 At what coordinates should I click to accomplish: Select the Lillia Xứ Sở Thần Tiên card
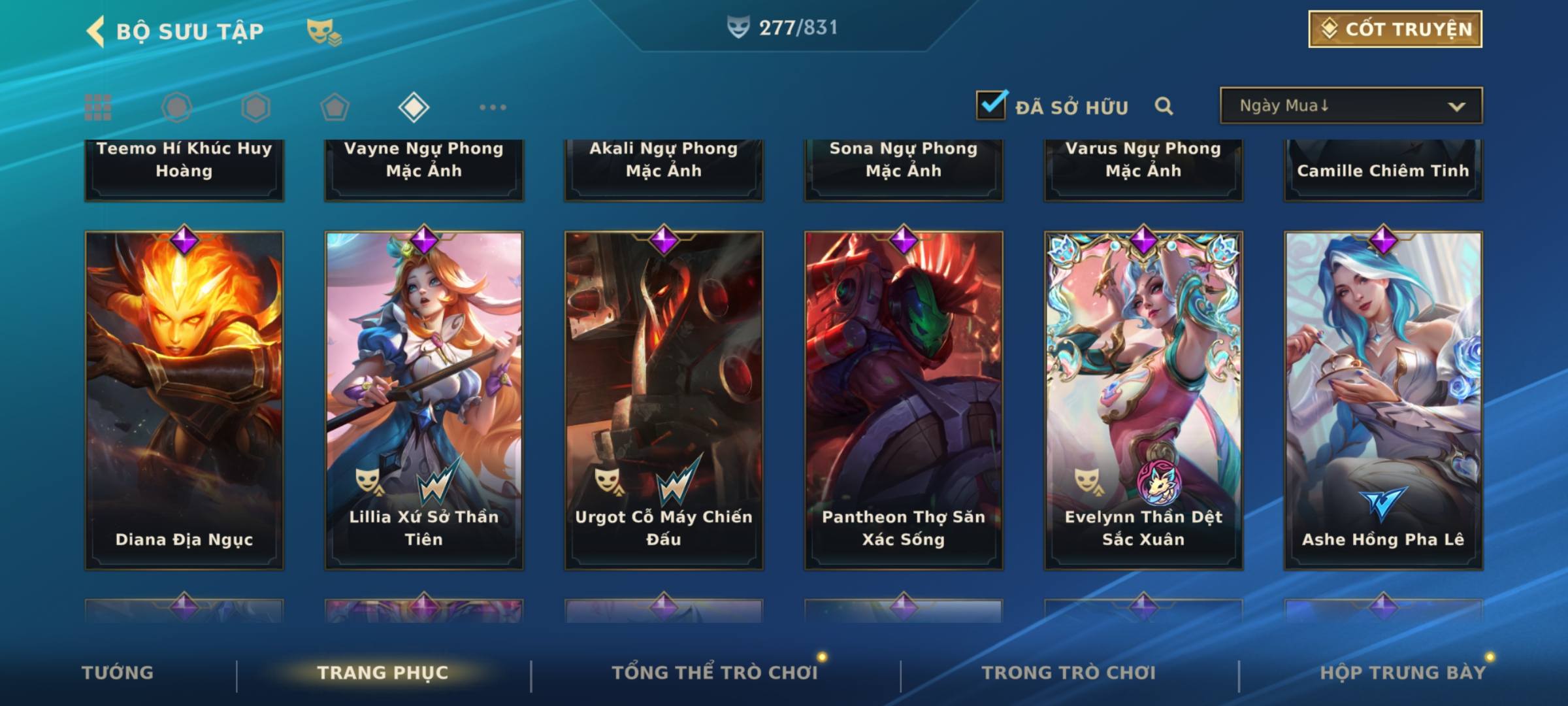pyautogui.click(x=424, y=400)
